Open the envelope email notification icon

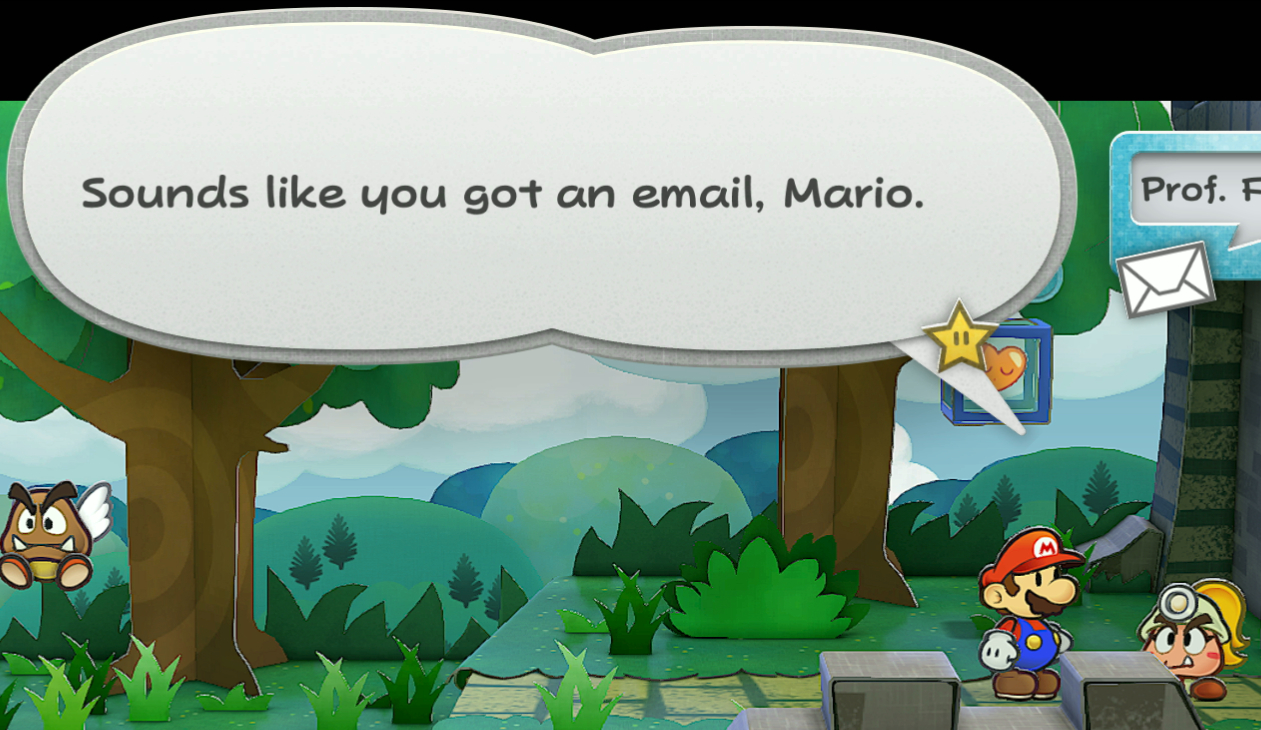(x=1165, y=279)
